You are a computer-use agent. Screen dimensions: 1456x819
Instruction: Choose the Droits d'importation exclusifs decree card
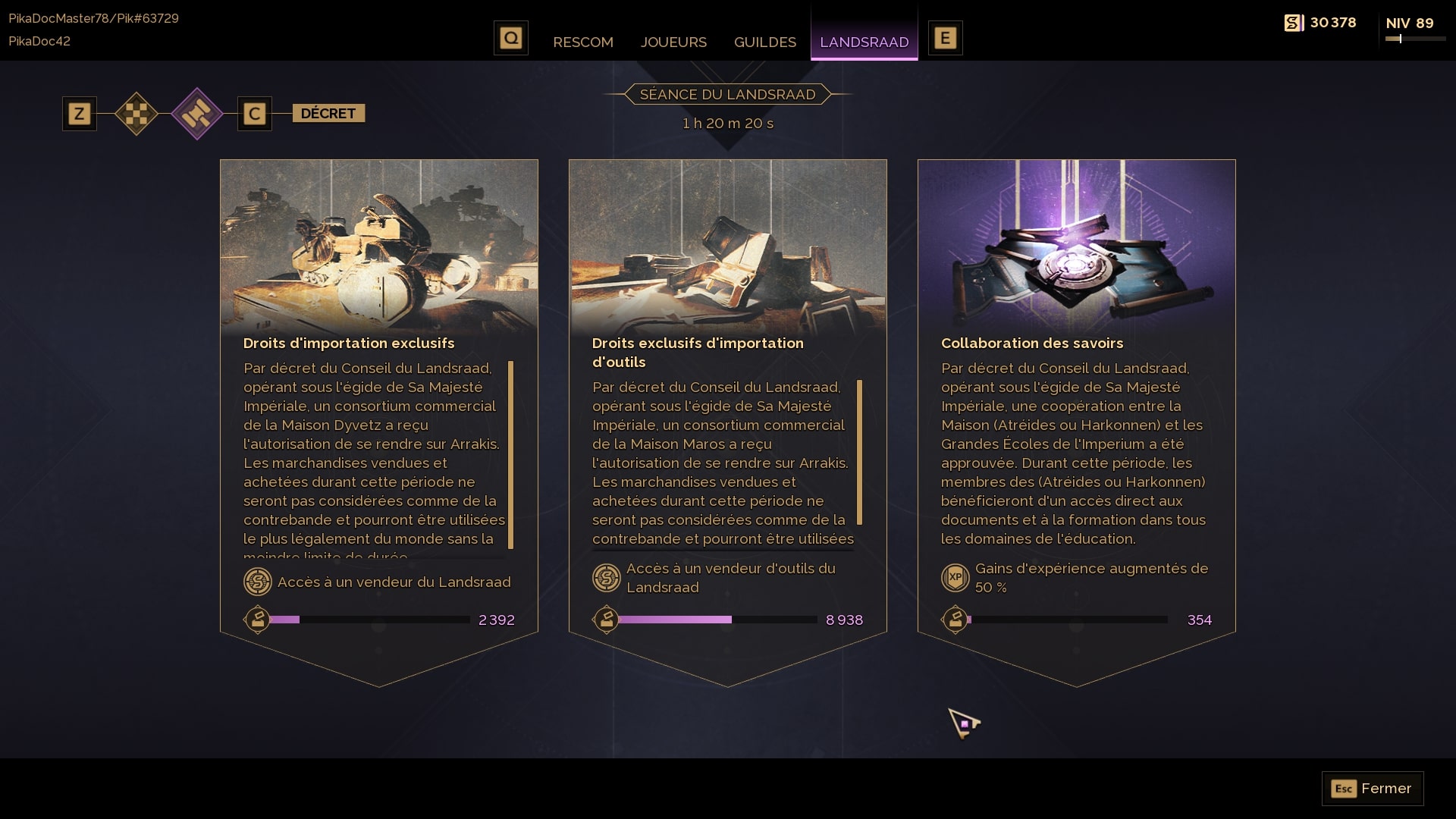[x=378, y=250]
